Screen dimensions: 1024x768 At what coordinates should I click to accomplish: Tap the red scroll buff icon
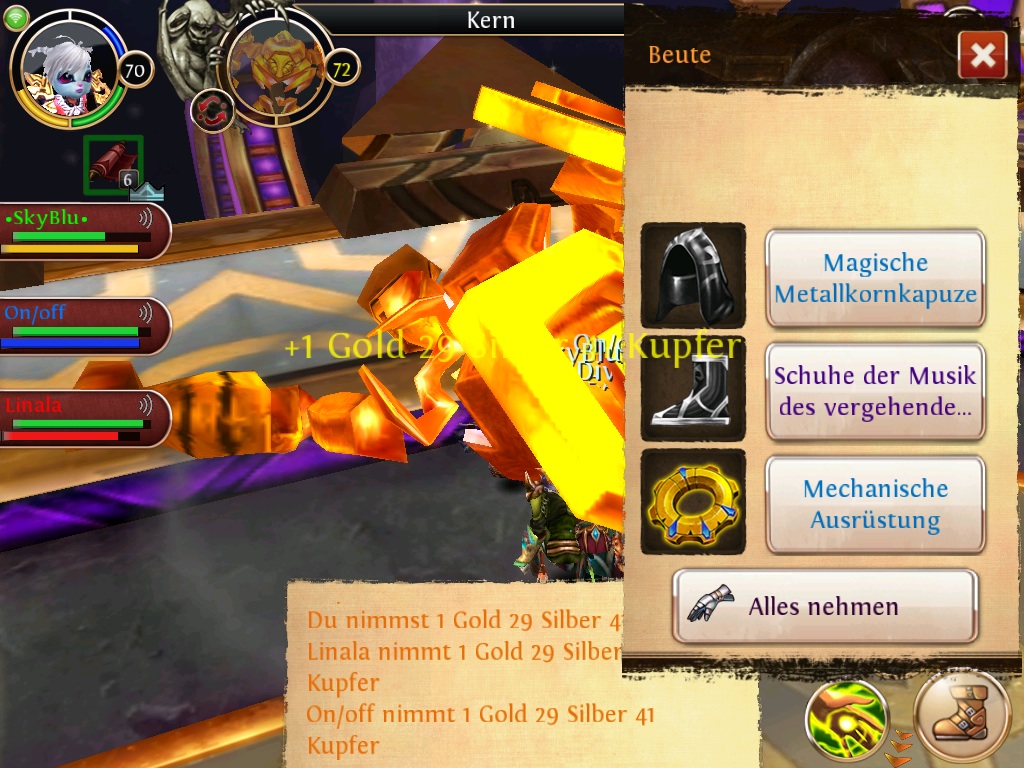tap(112, 164)
